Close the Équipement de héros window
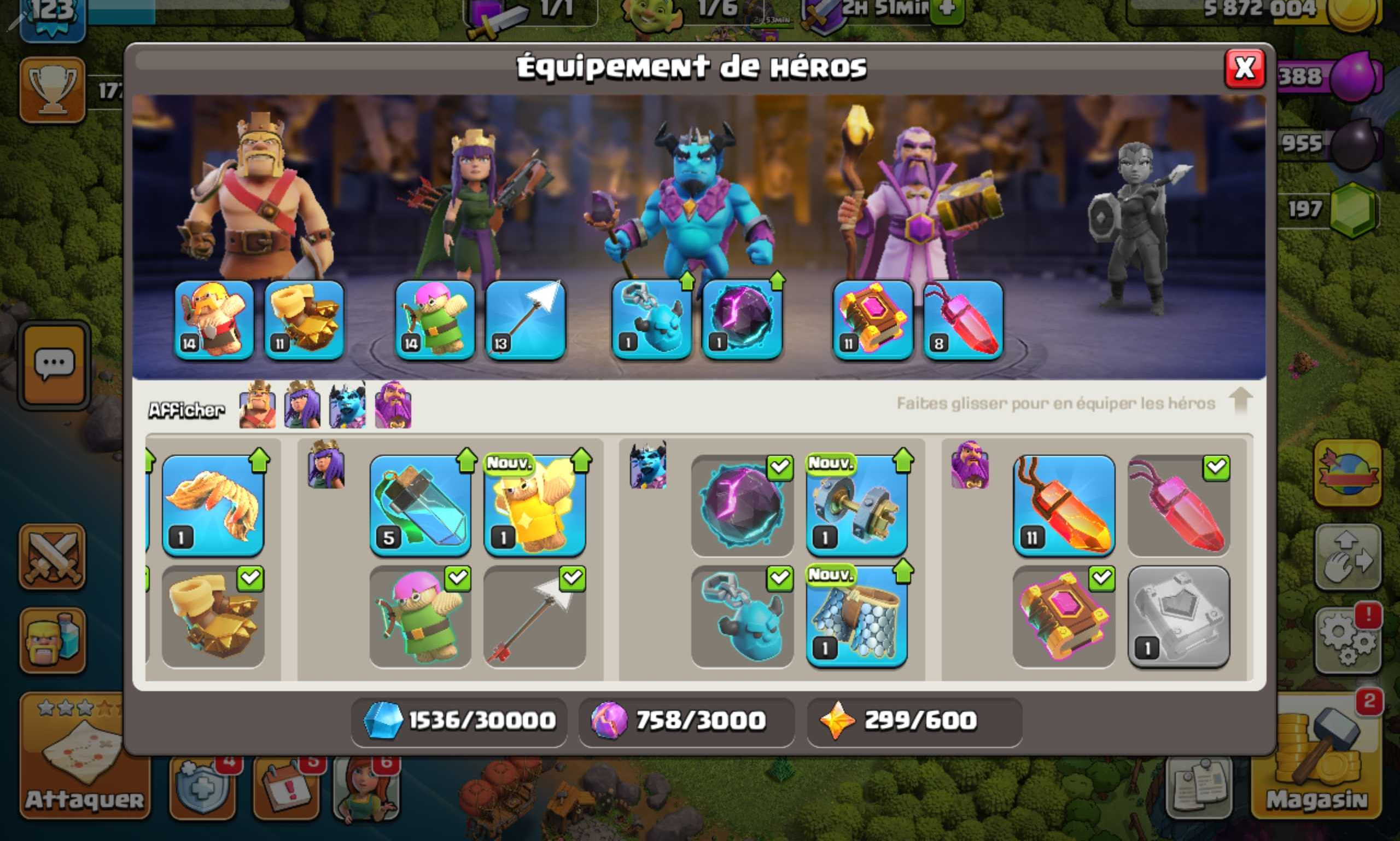The width and height of the screenshot is (1400, 841). 1244,69
